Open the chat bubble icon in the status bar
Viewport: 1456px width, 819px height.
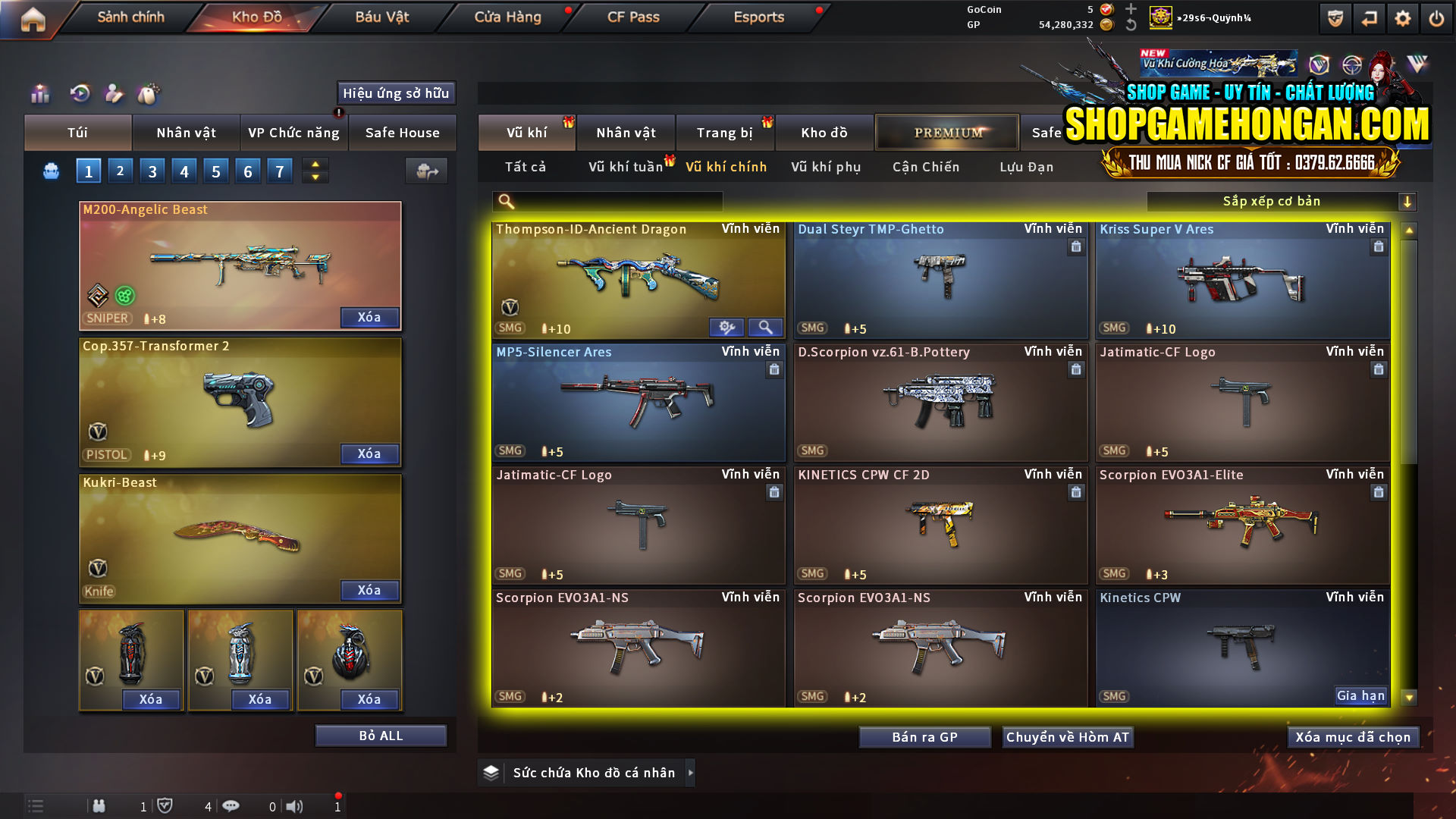(x=231, y=806)
